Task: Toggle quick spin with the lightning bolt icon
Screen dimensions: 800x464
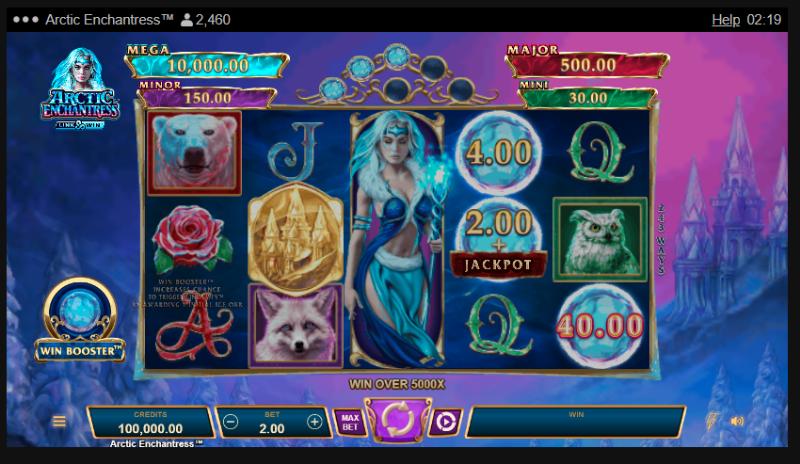Action: pyautogui.click(x=713, y=421)
